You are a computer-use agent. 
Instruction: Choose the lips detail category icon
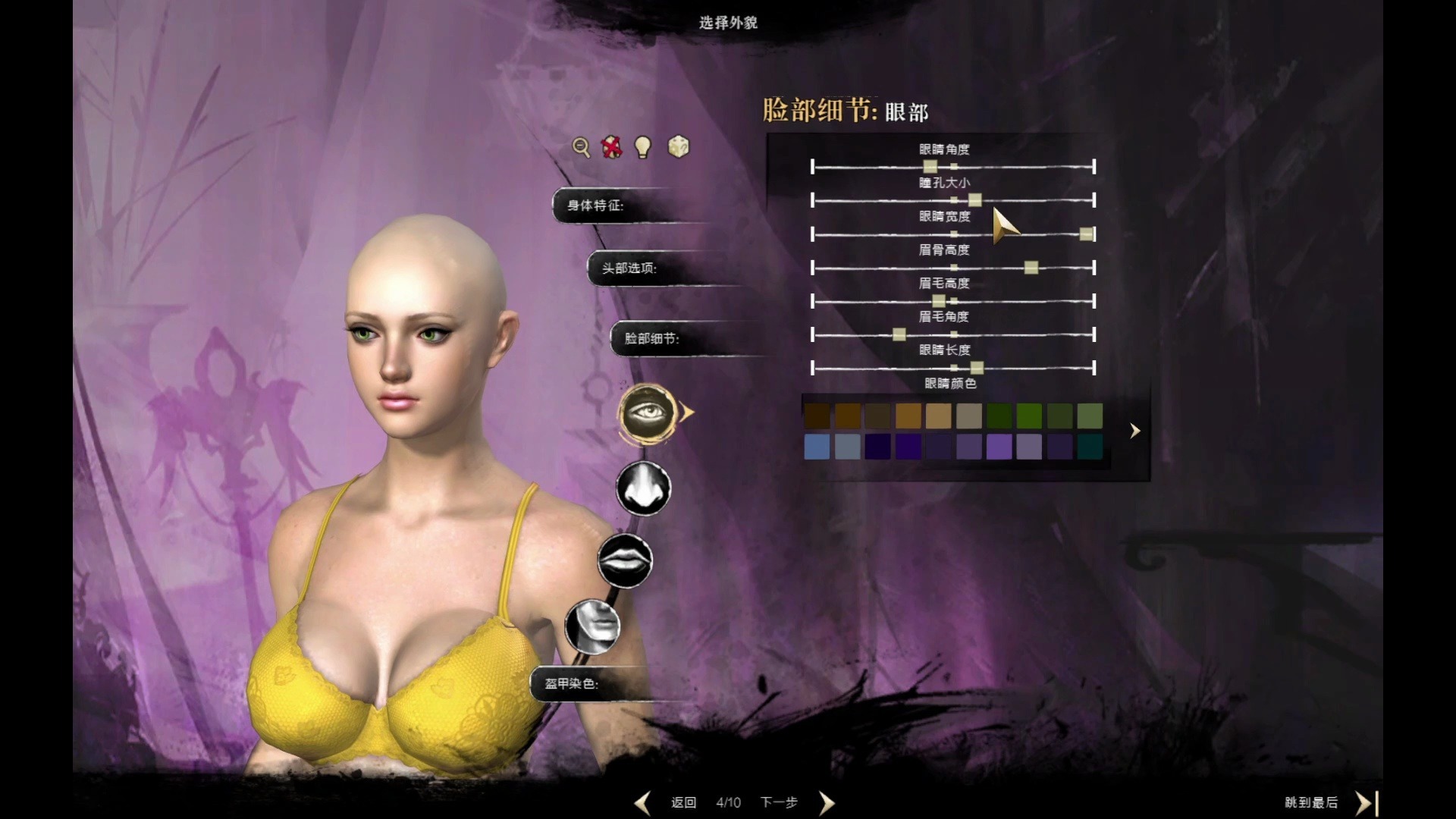(x=625, y=560)
